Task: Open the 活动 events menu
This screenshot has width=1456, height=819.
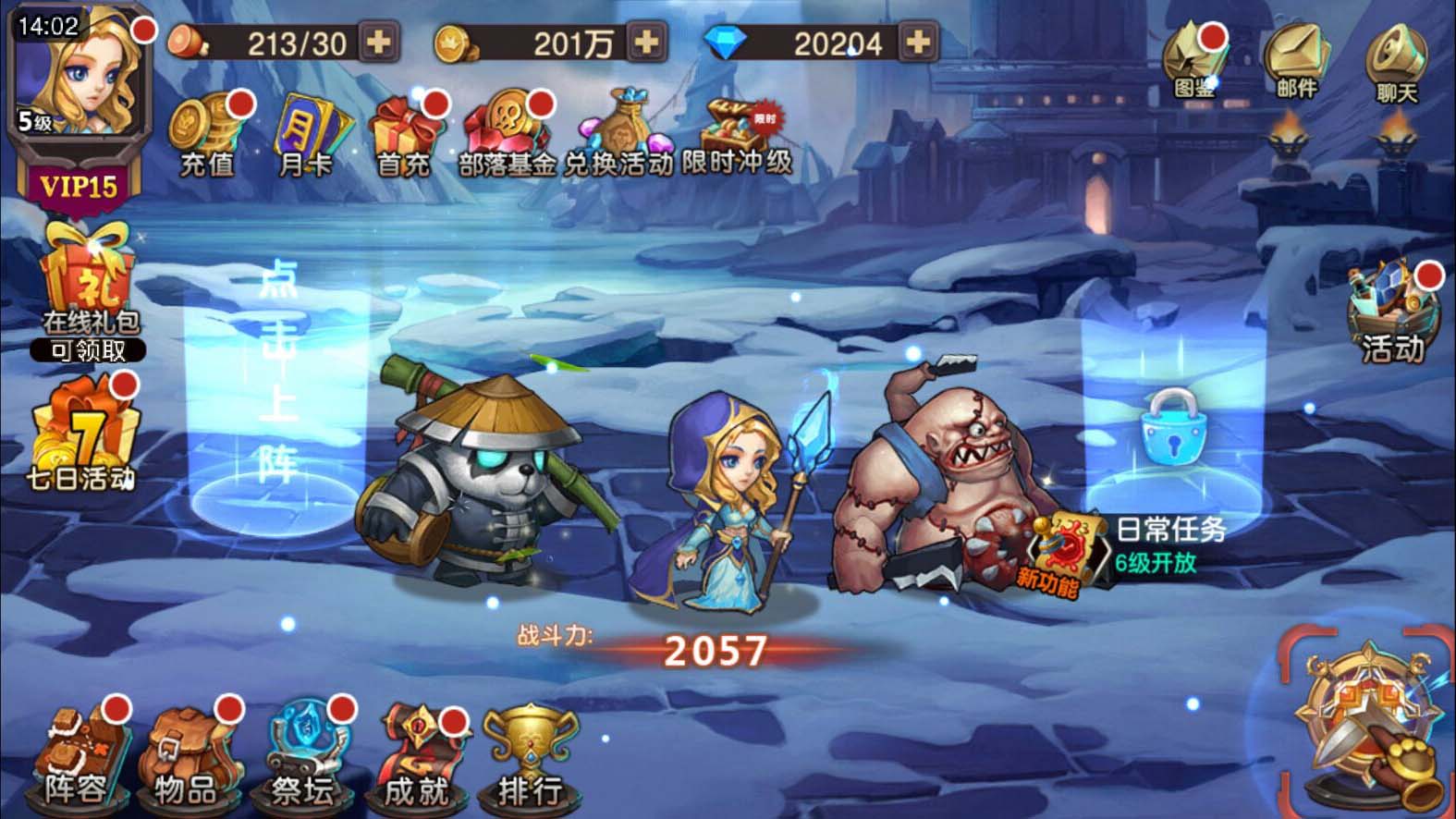Action: [x=1393, y=314]
